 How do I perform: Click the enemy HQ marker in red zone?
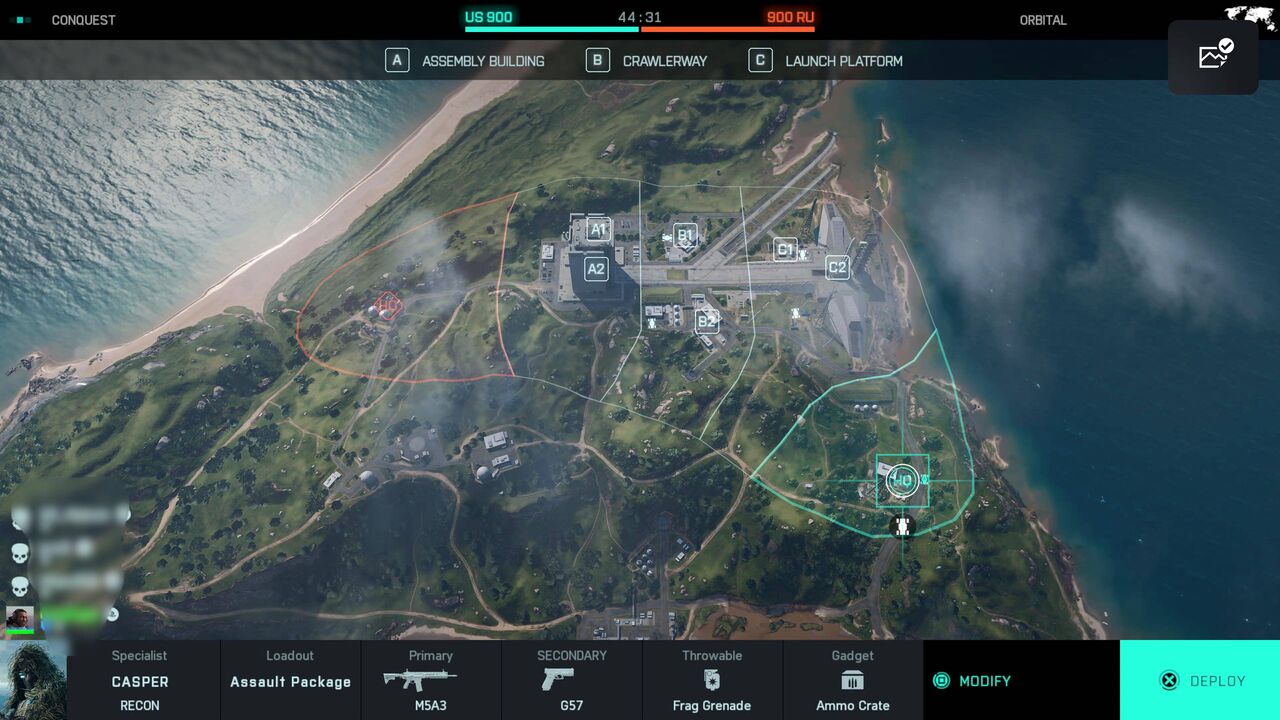(388, 304)
